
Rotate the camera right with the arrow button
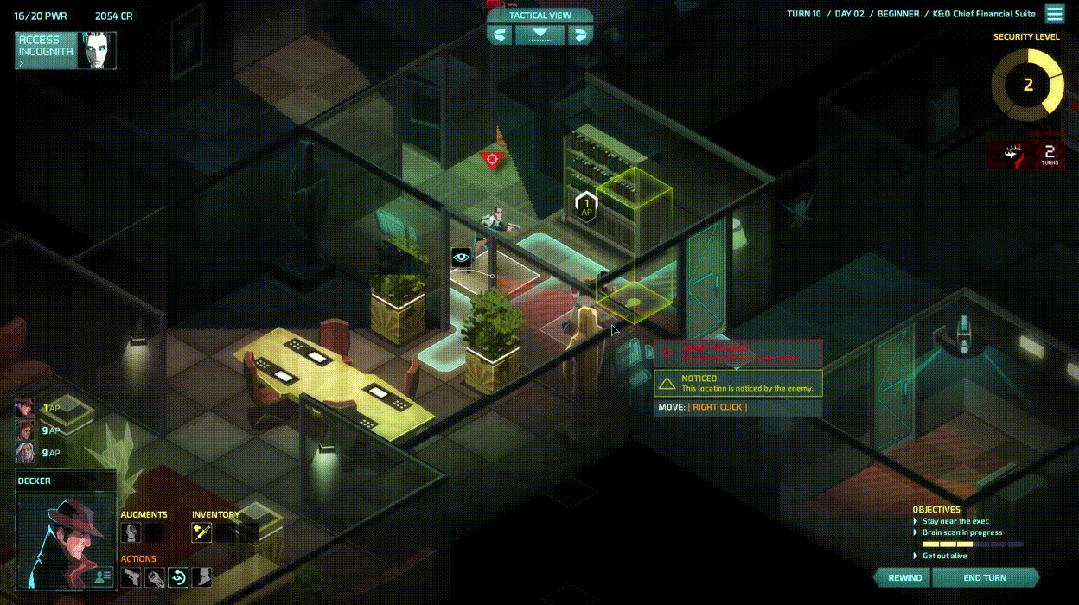[x=579, y=35]
